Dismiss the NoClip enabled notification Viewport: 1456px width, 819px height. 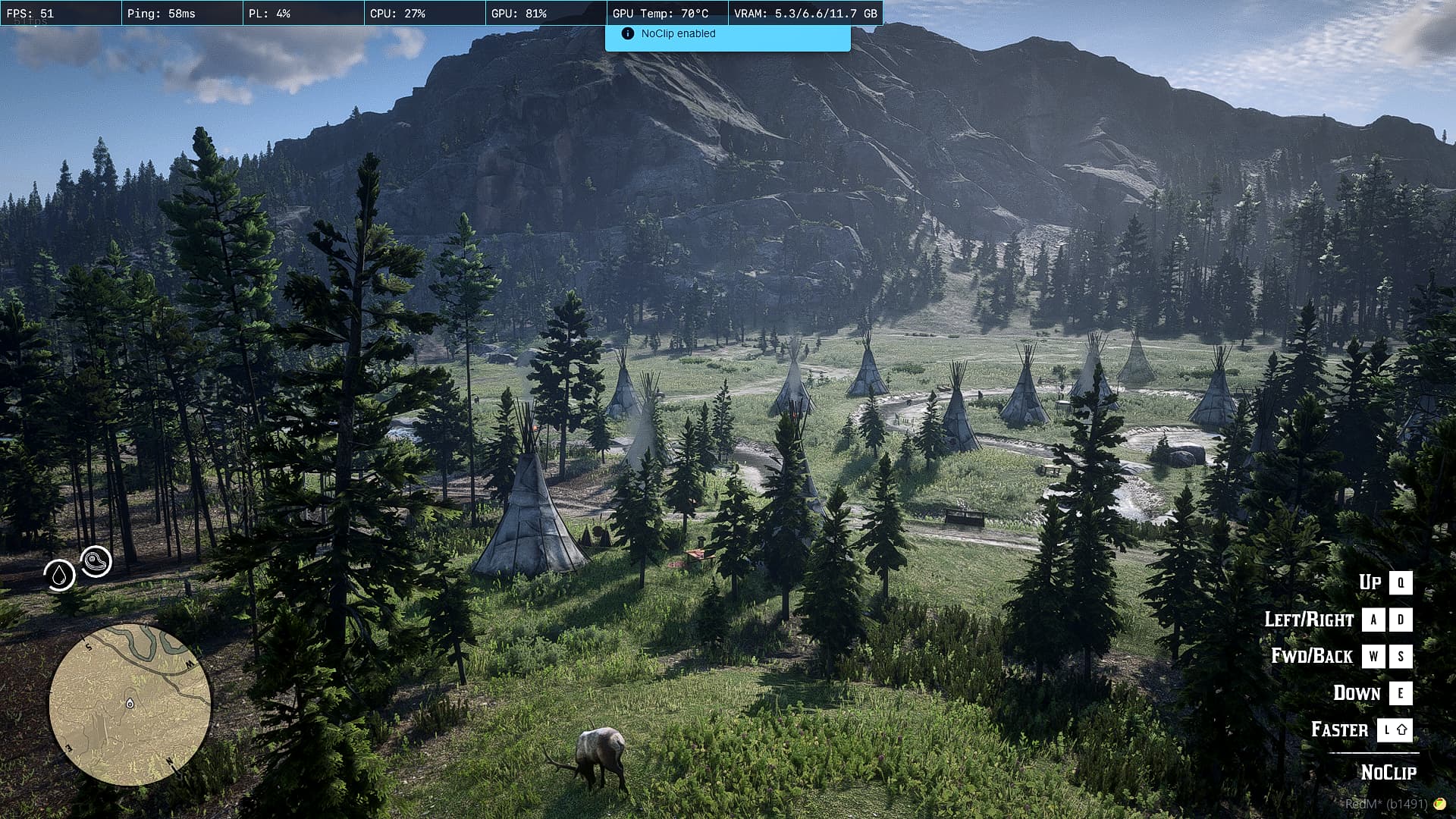(726, 33)
